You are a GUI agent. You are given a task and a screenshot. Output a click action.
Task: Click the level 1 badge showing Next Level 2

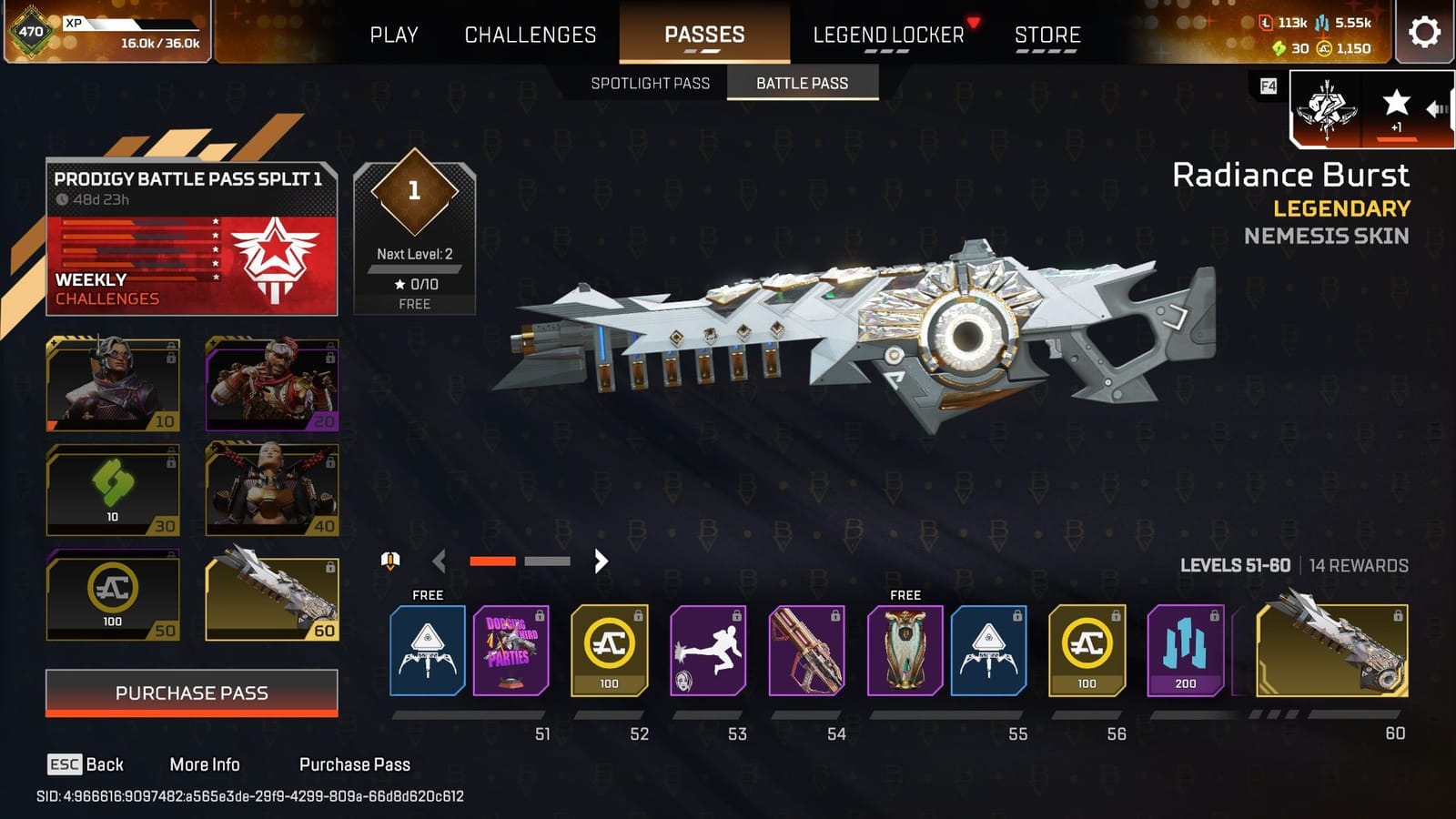(414, 227)
